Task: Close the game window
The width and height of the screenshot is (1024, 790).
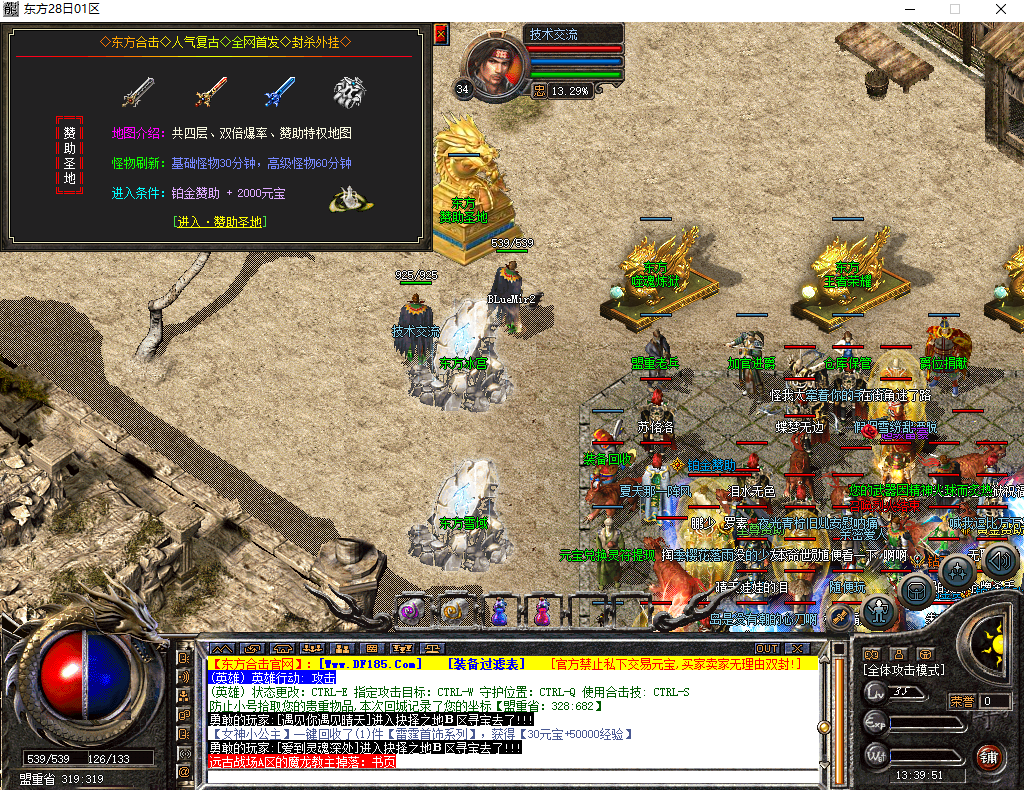Action: point(1000,9)
